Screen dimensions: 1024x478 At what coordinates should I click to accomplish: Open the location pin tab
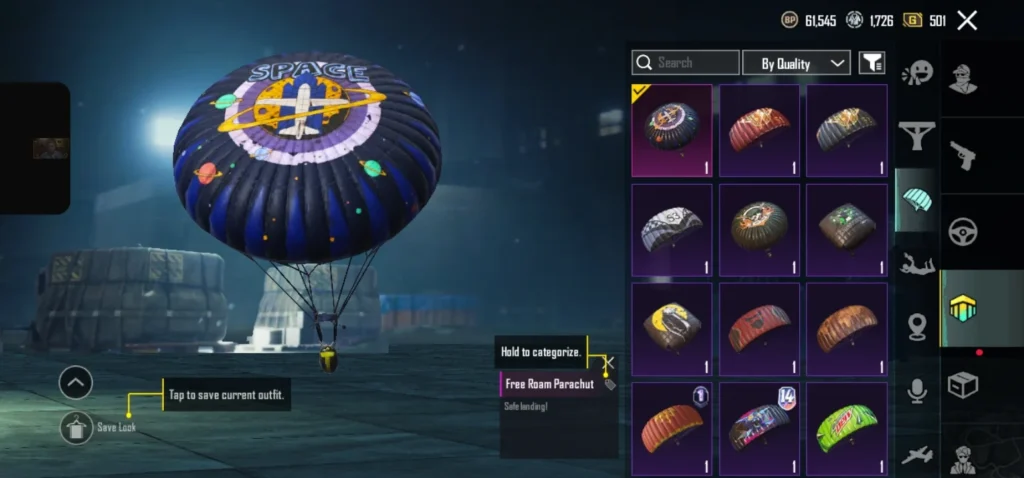coord(916,326)
